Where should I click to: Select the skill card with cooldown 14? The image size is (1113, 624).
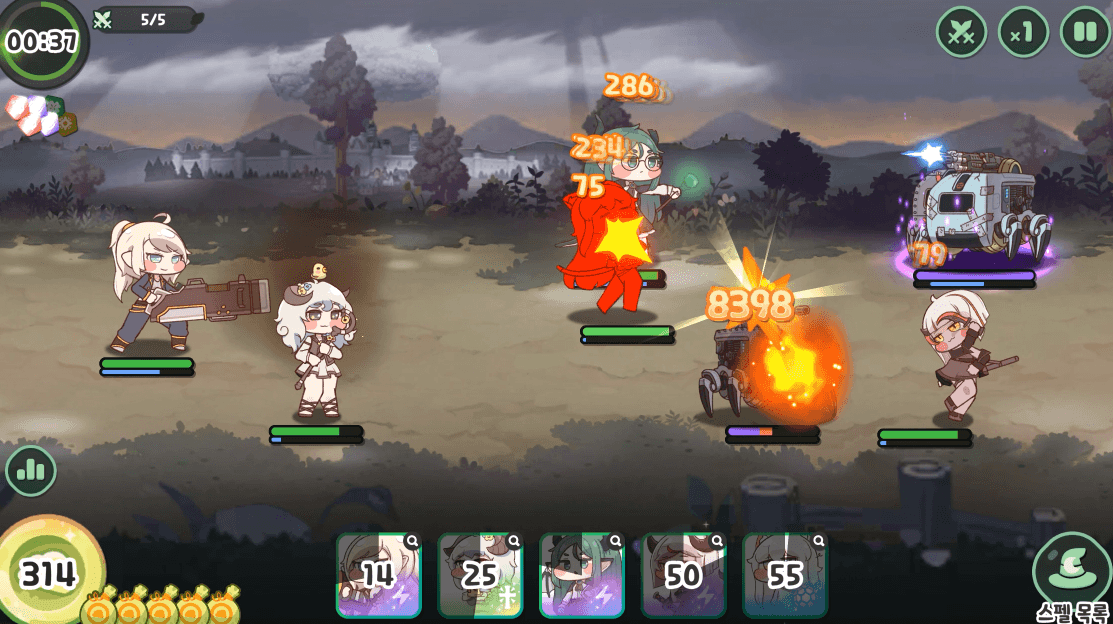[x=378, y=575]
